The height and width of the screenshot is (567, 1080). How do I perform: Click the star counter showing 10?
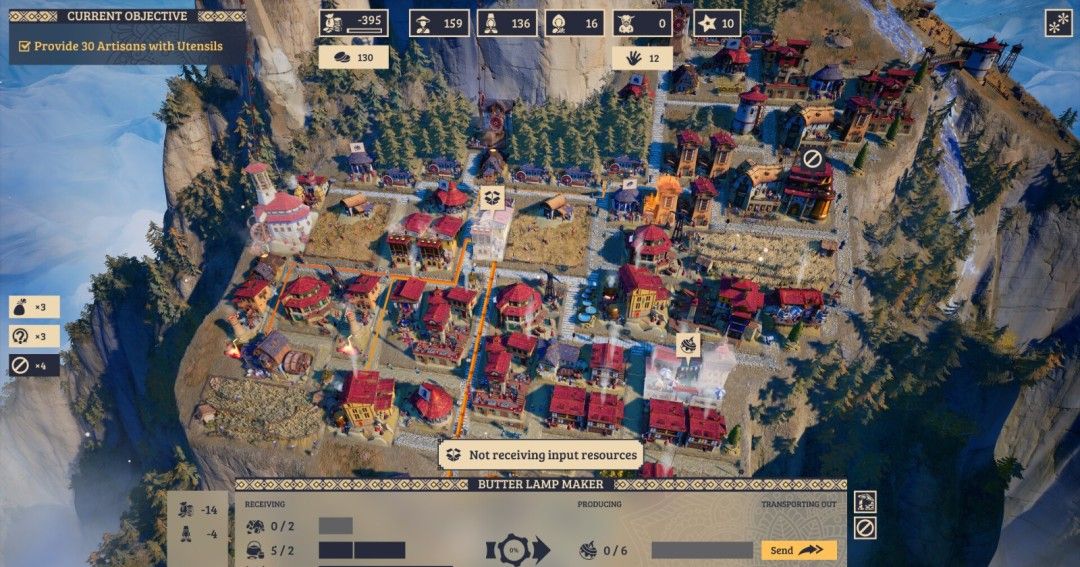tap(717, 23)
